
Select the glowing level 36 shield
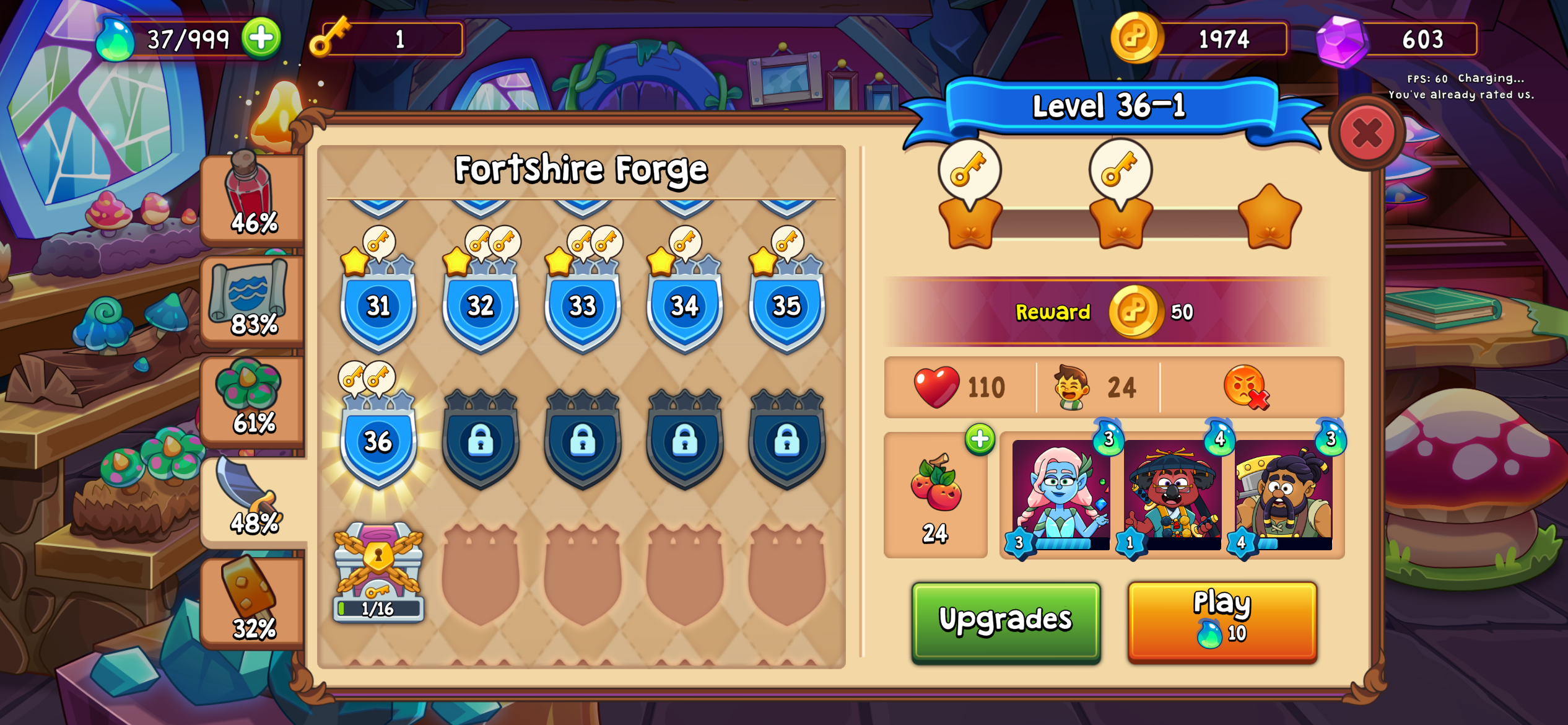tap(378, 442)
